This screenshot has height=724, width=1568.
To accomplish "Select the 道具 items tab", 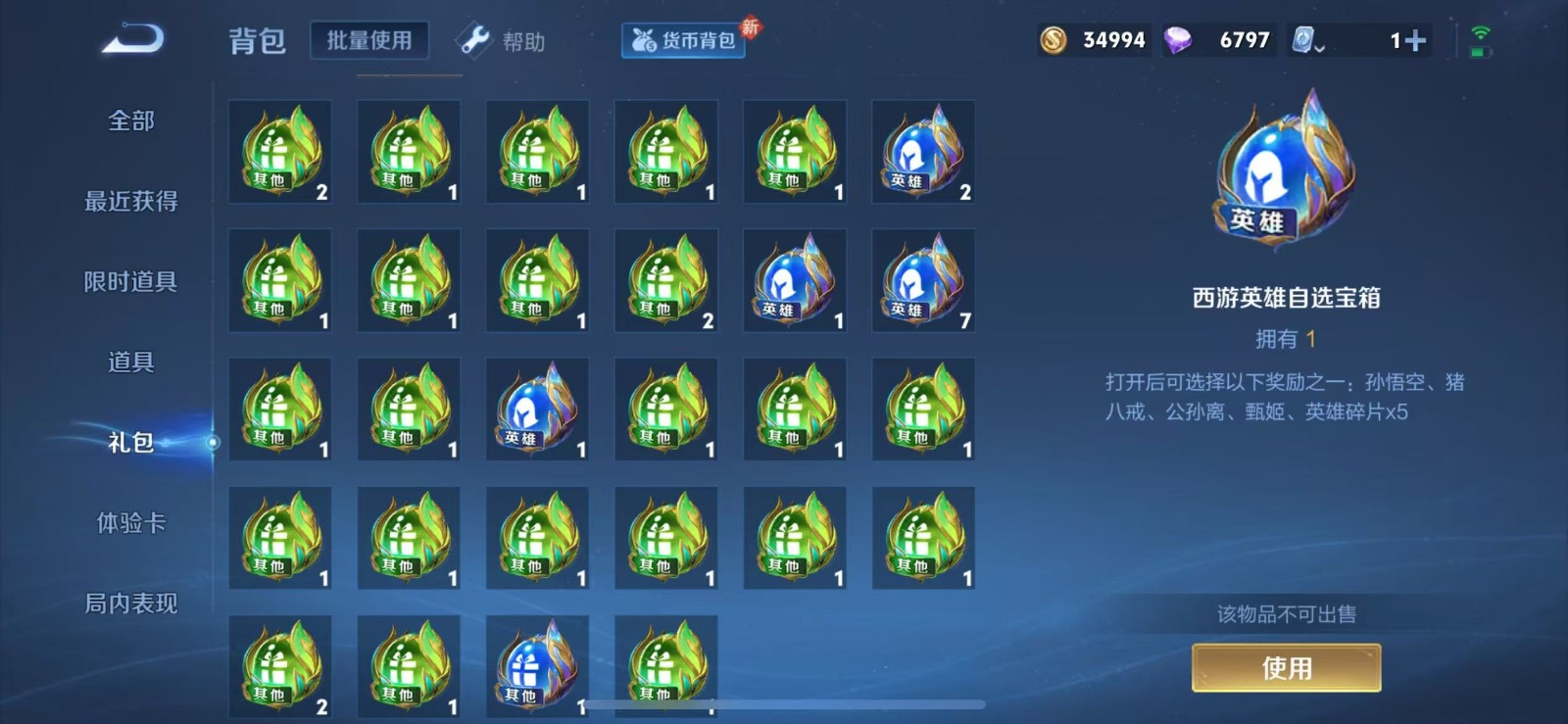I will tap(131, 362).
